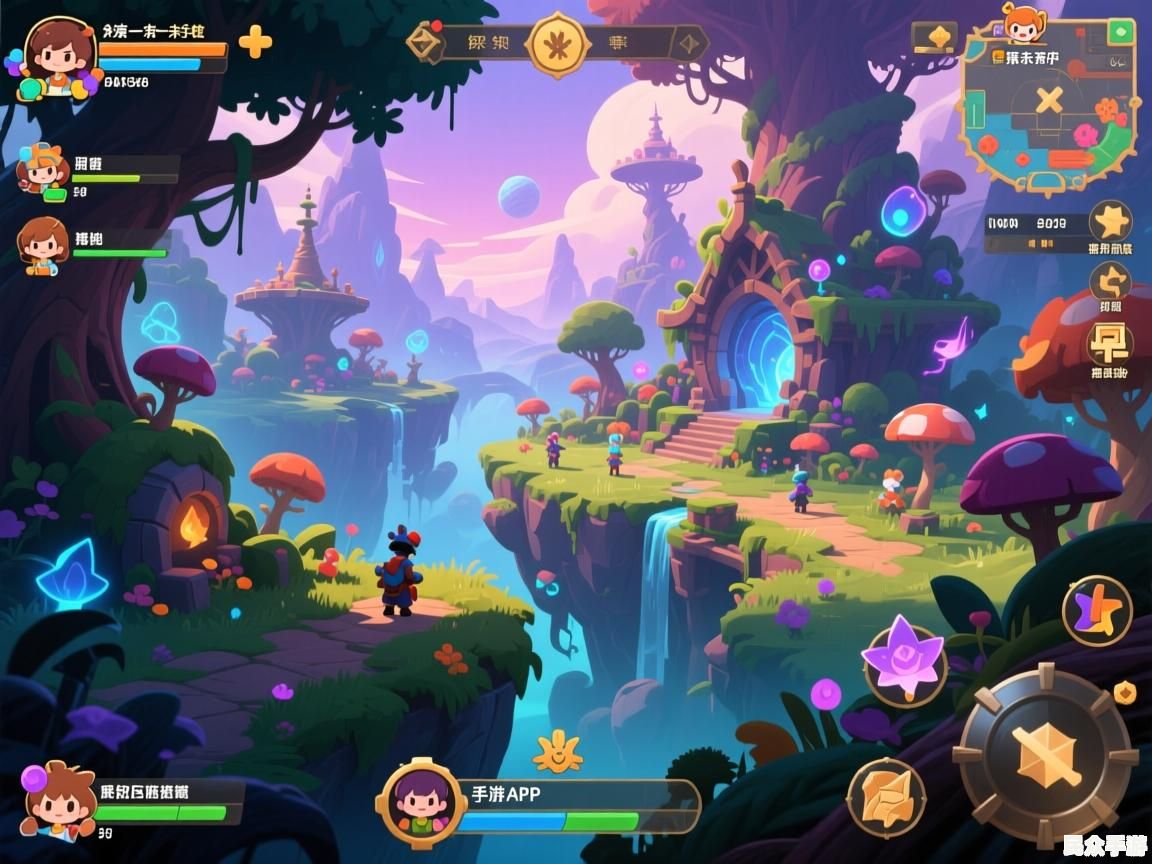
Task: Open the main player portrait
Action: (x=58, y=55)
